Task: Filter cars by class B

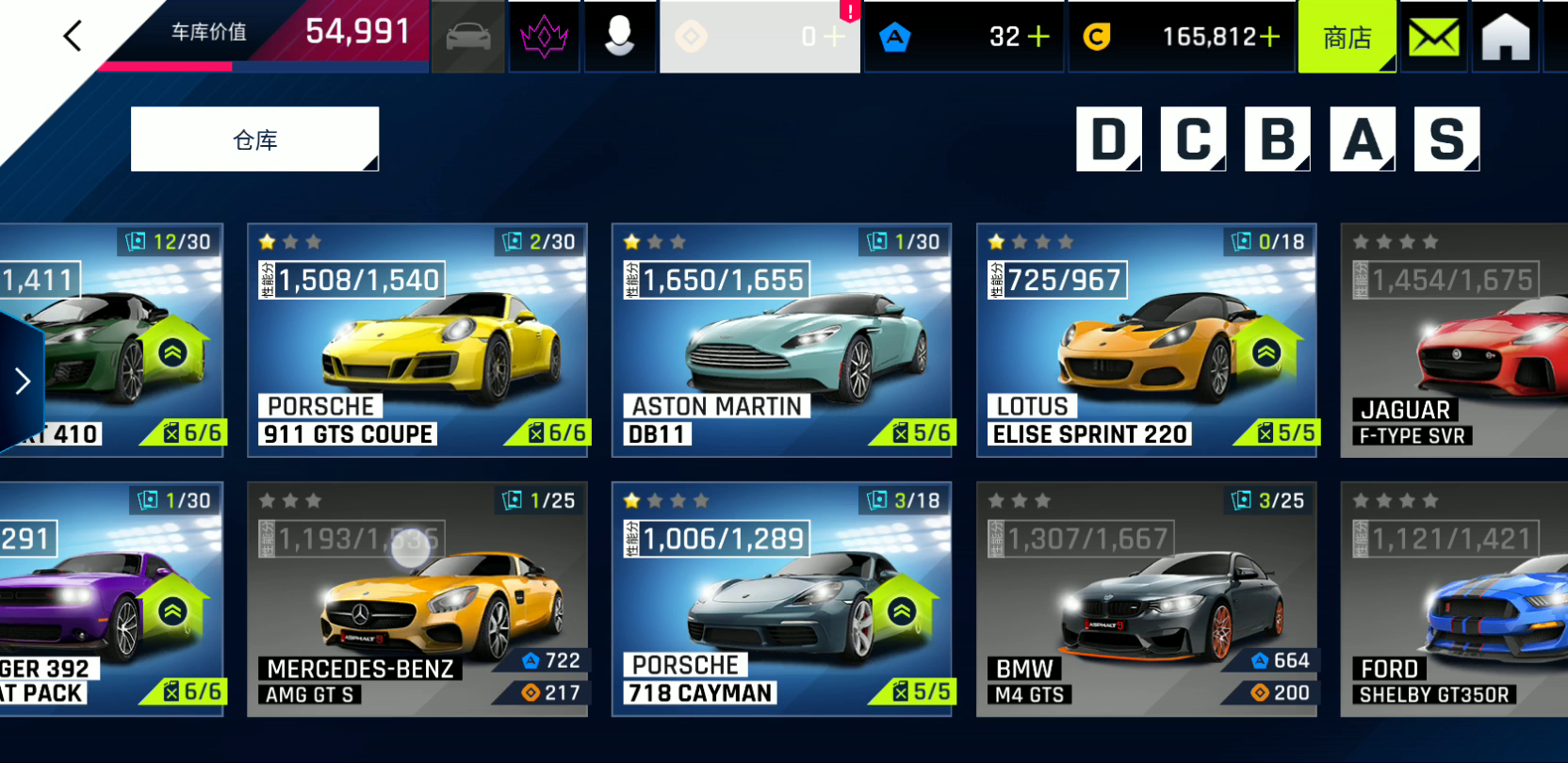Action: [x=1277, y=139]
